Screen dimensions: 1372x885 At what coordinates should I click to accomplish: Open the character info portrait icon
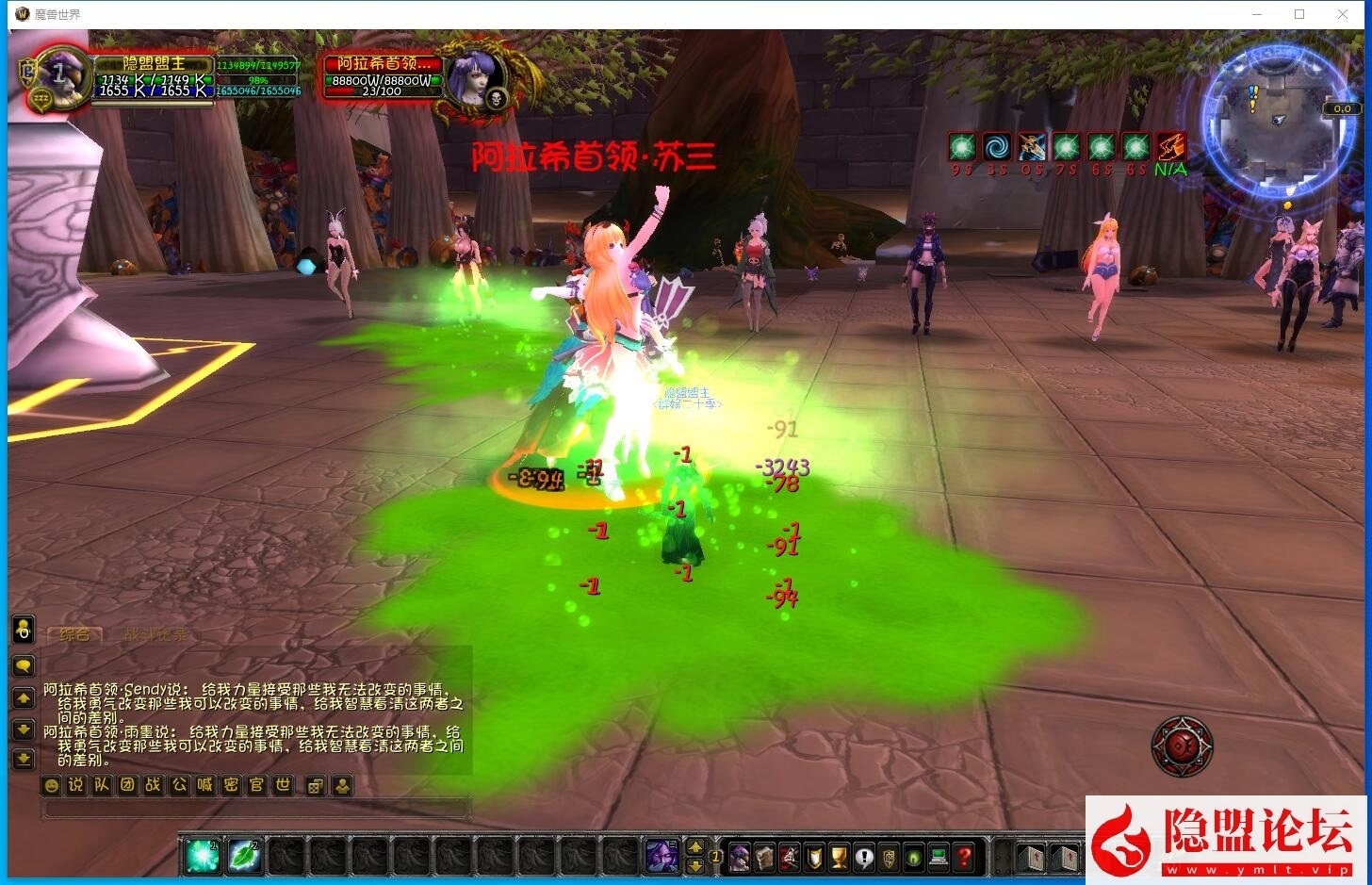pos(739,858)
